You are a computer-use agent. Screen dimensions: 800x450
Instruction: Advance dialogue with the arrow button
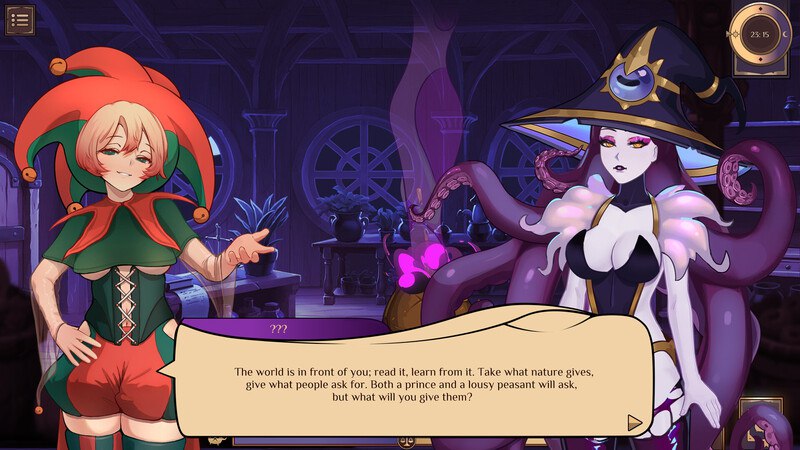(x=634, y=422)
